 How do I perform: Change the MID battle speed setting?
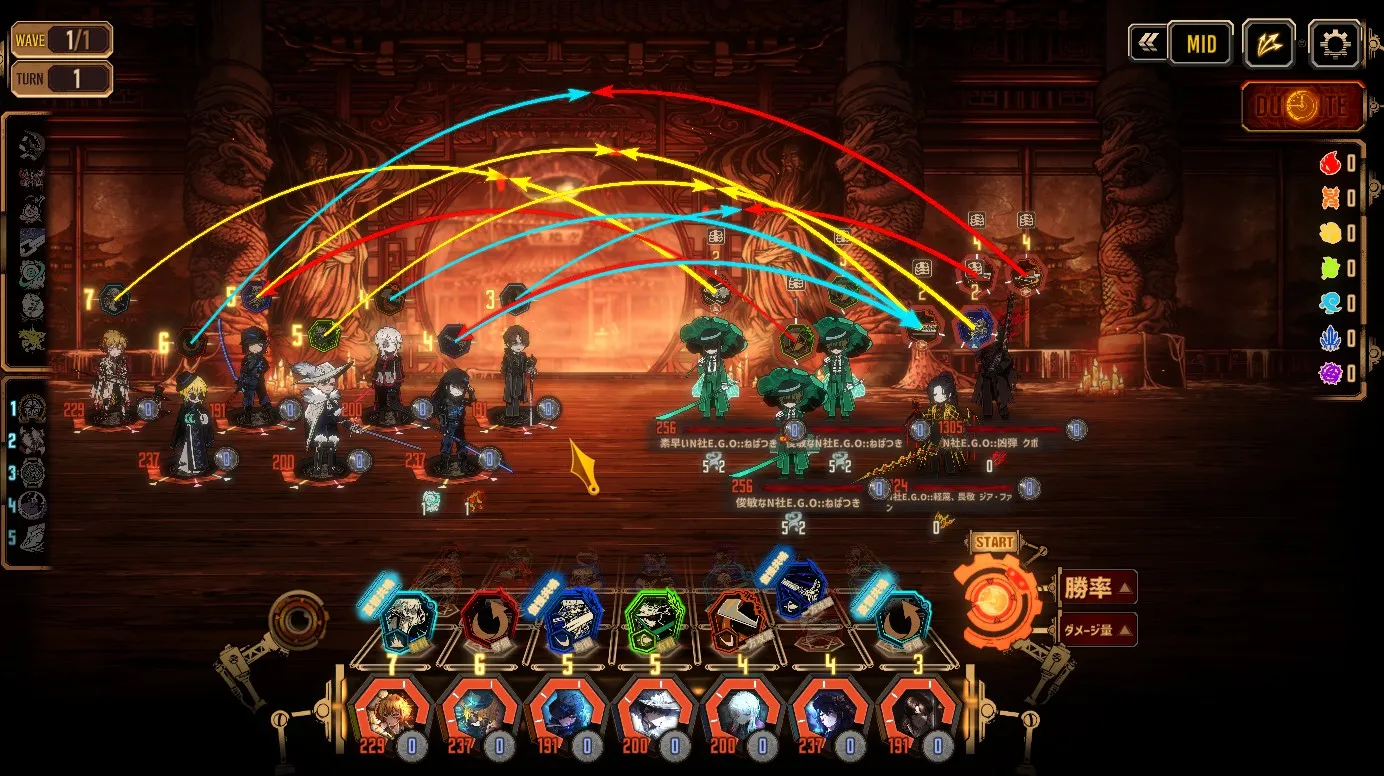click(1201, 44)
